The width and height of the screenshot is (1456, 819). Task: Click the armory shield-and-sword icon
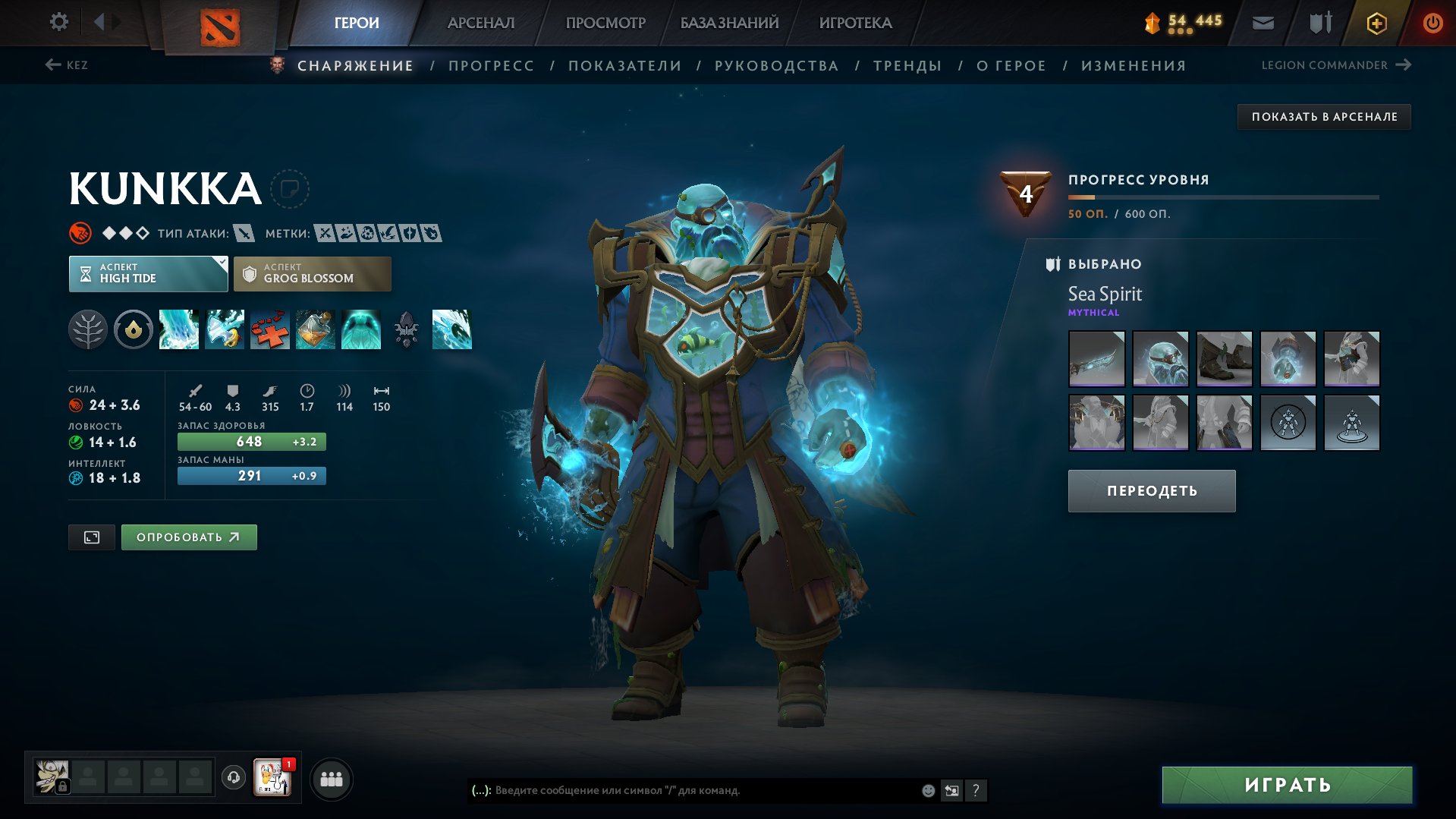pos(1319,22)
